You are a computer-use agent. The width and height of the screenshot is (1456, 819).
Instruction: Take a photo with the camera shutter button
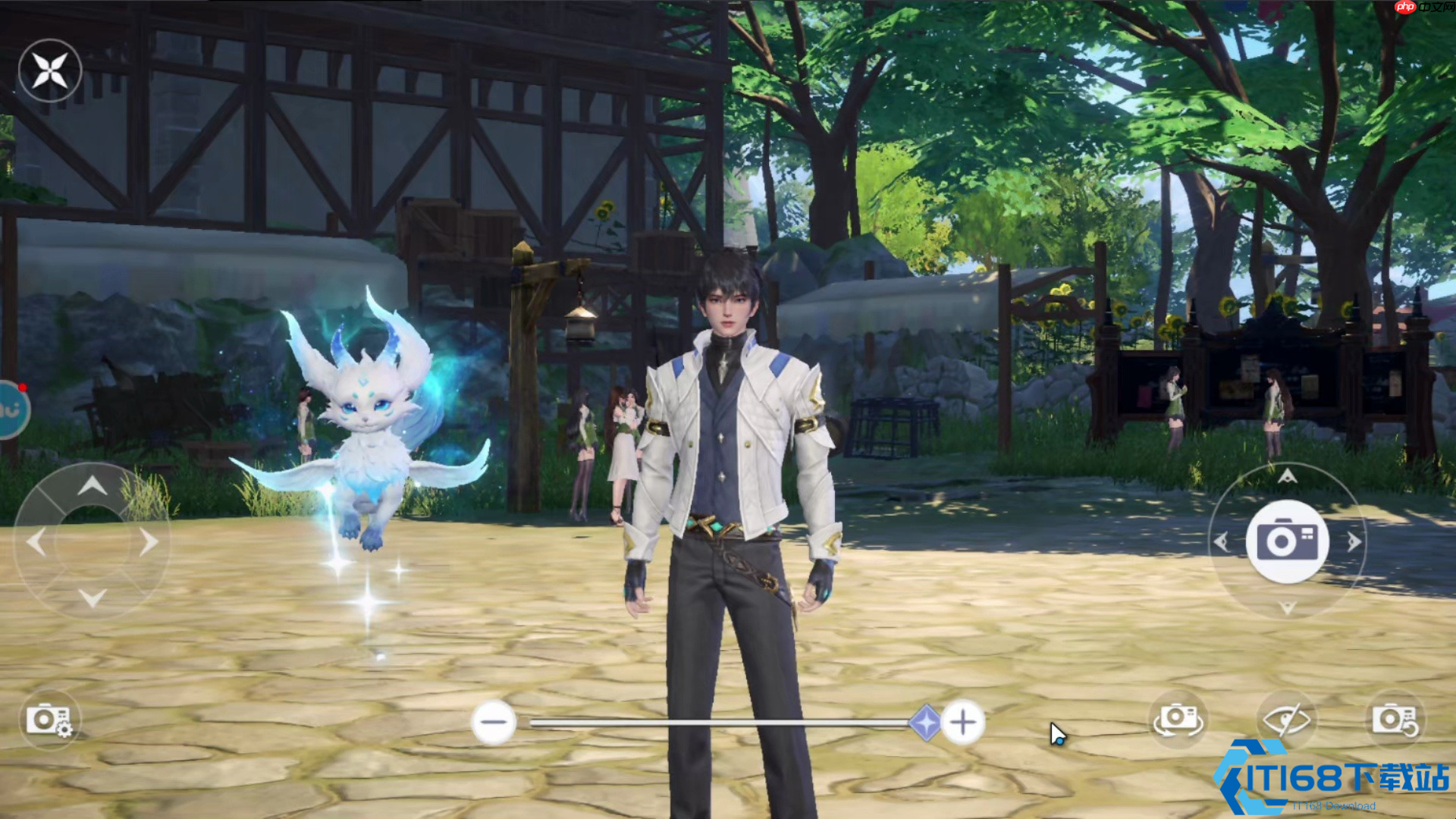click(x=1287, y=541)
